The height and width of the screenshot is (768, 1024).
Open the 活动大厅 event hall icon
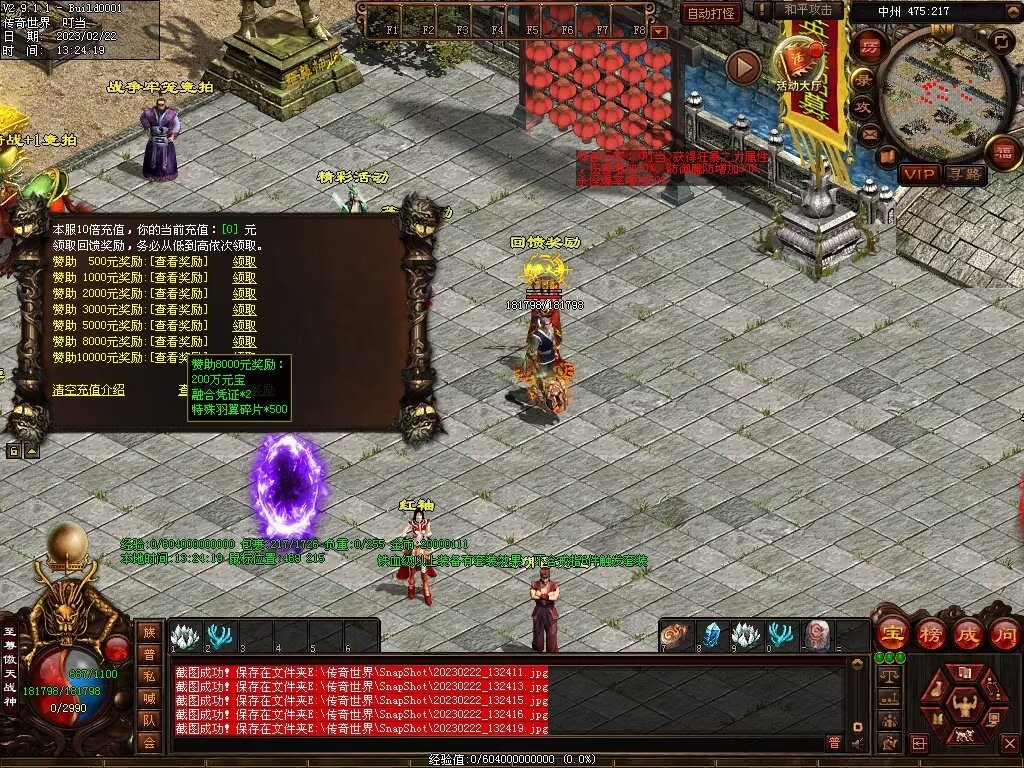pos(800,62)
